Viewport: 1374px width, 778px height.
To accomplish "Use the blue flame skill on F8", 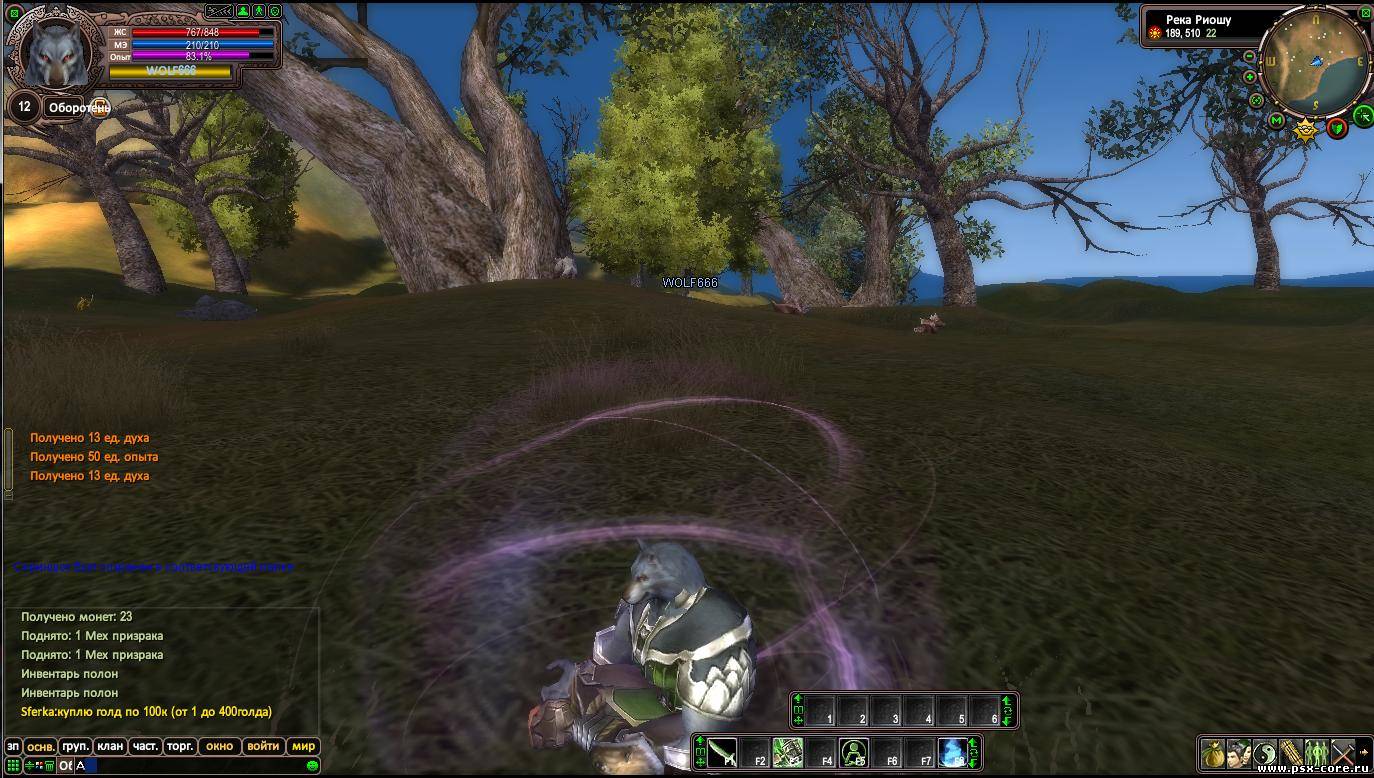I will pos(952,753).
